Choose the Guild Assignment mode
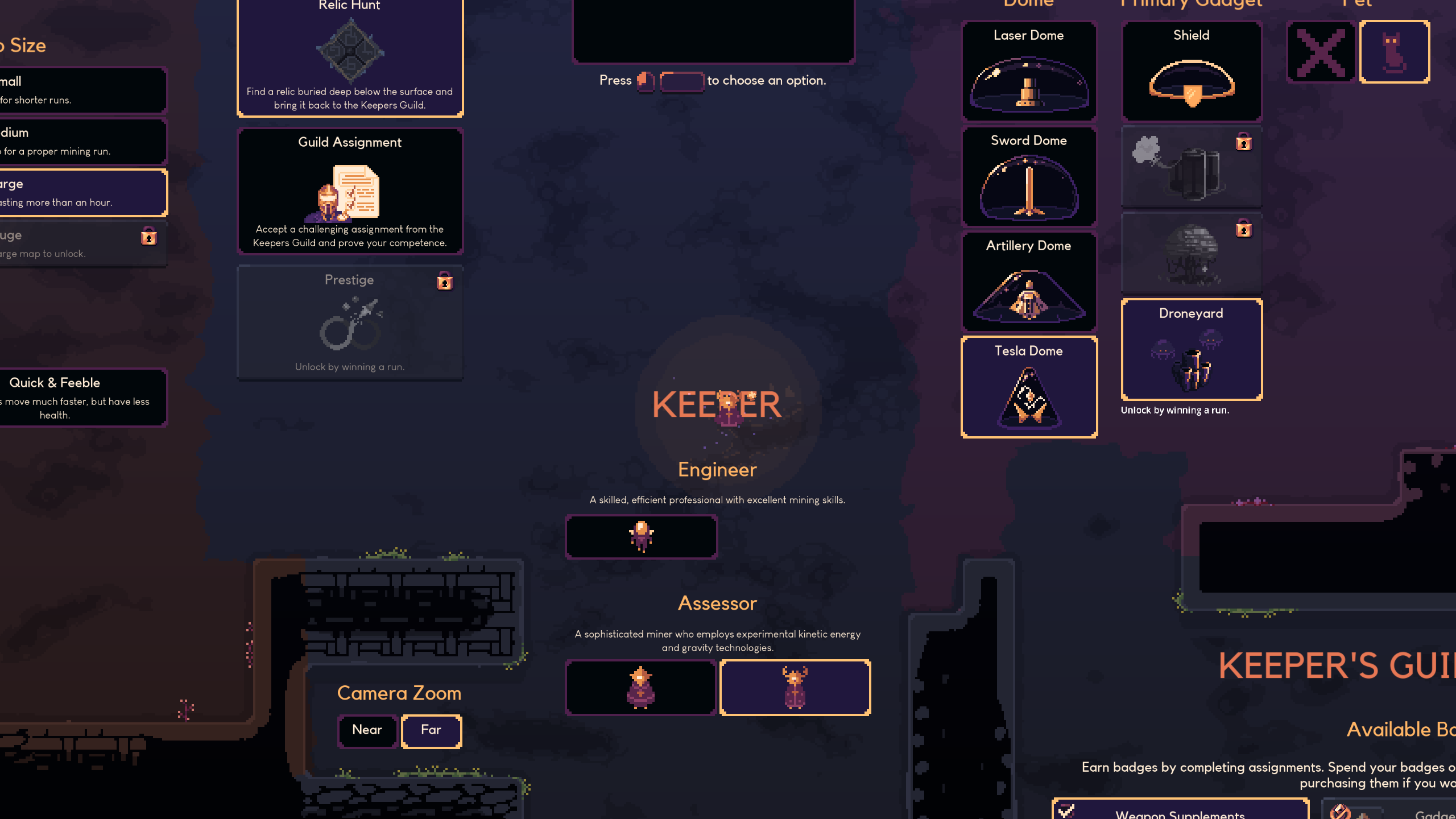This screenshot has height=819, width=1456. tap(350, 191)
